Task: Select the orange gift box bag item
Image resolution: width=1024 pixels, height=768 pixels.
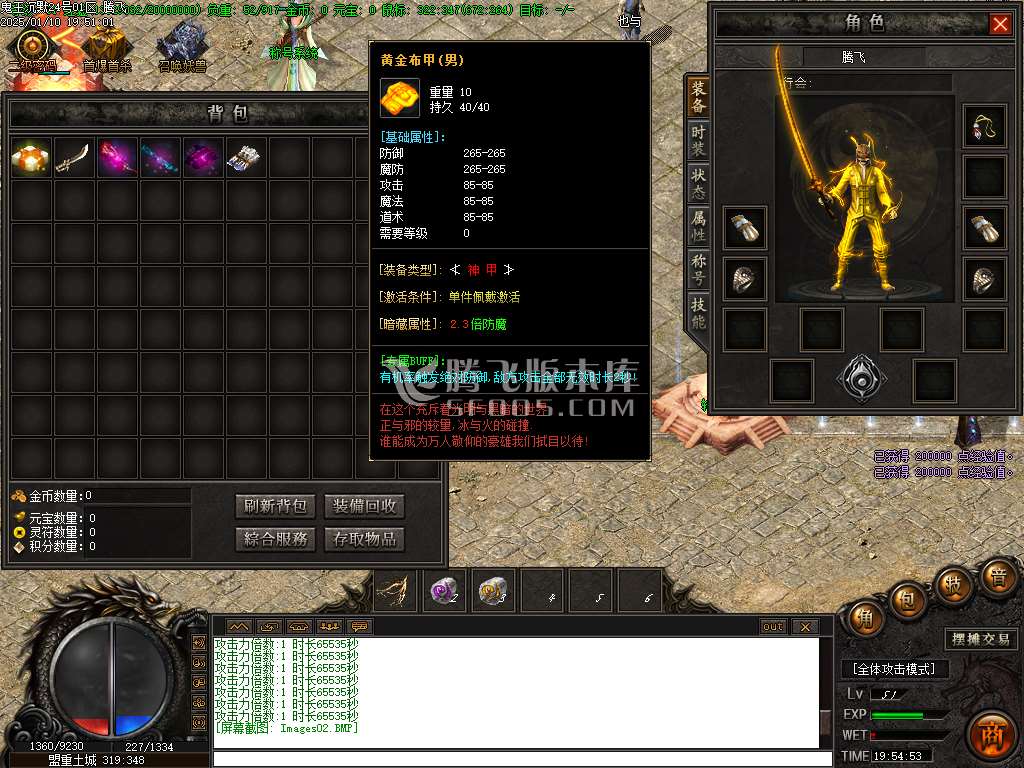Action: click(31, 158)
